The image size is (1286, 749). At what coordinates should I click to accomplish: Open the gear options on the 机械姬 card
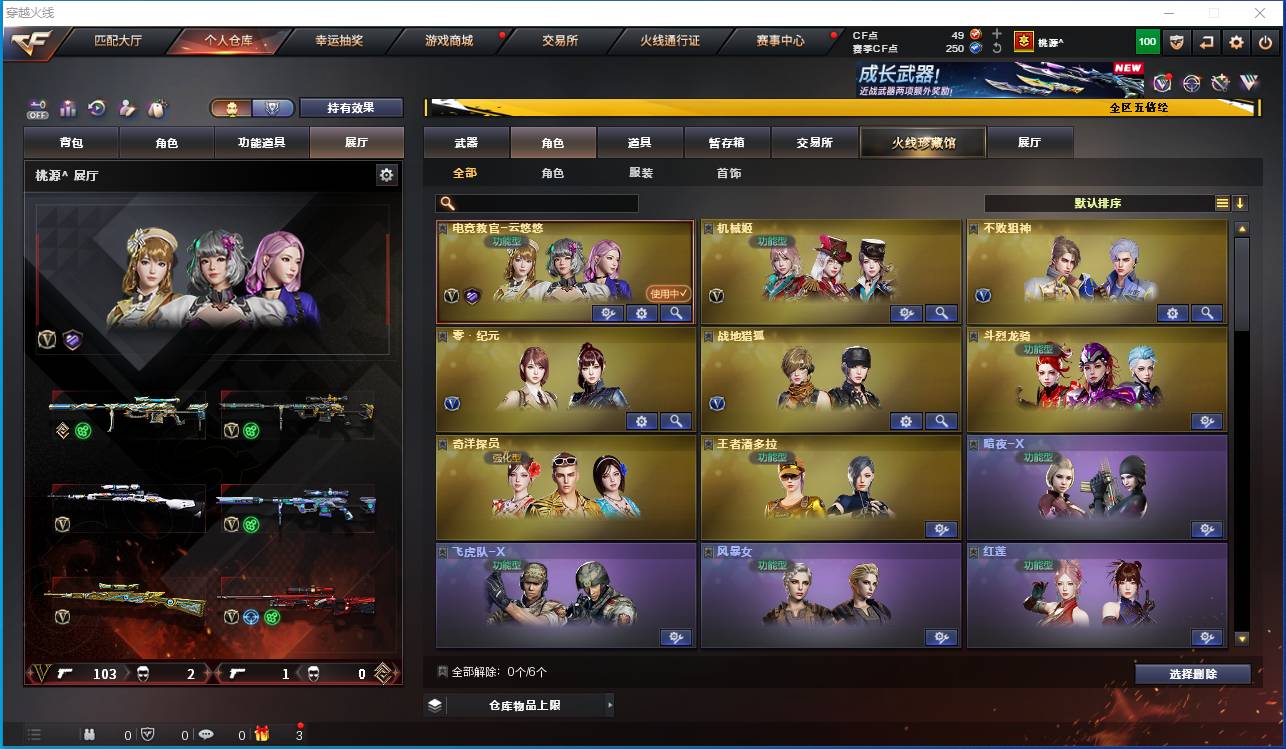(x=906, y=313)
